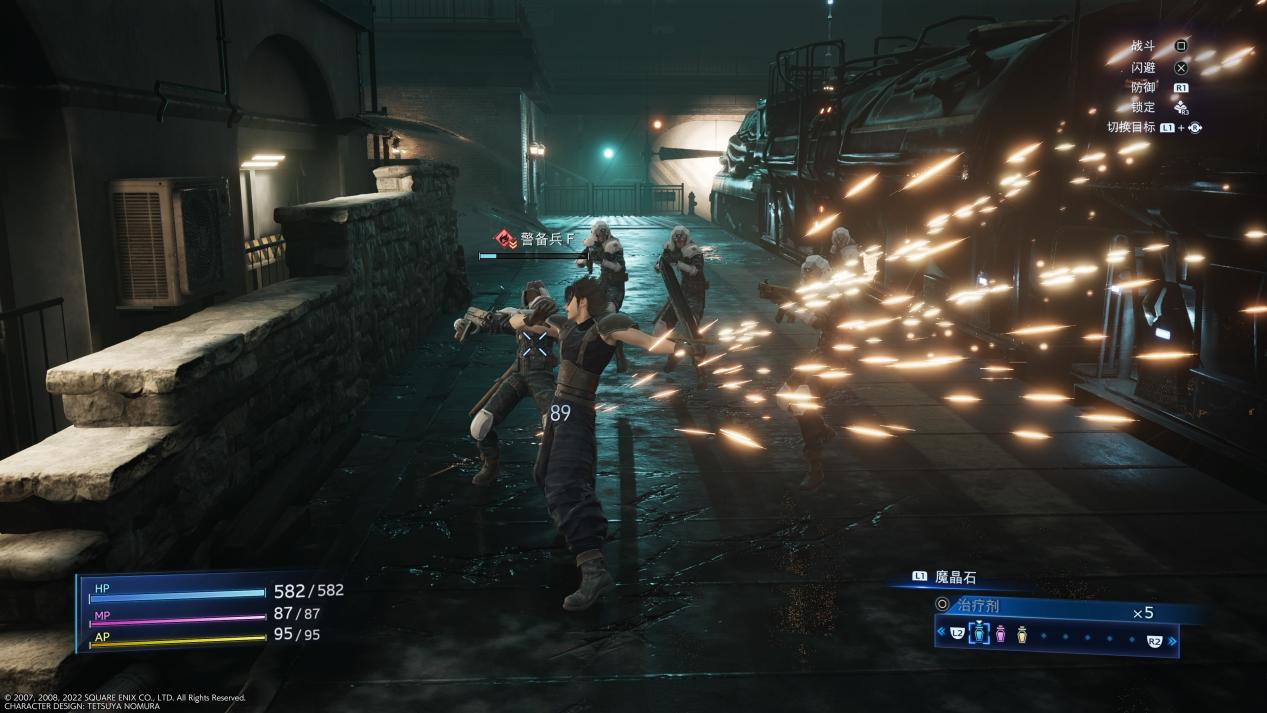Click the left item-scroll arrow
Screen dimensions: 1267x713
click(x=941, y=632)
